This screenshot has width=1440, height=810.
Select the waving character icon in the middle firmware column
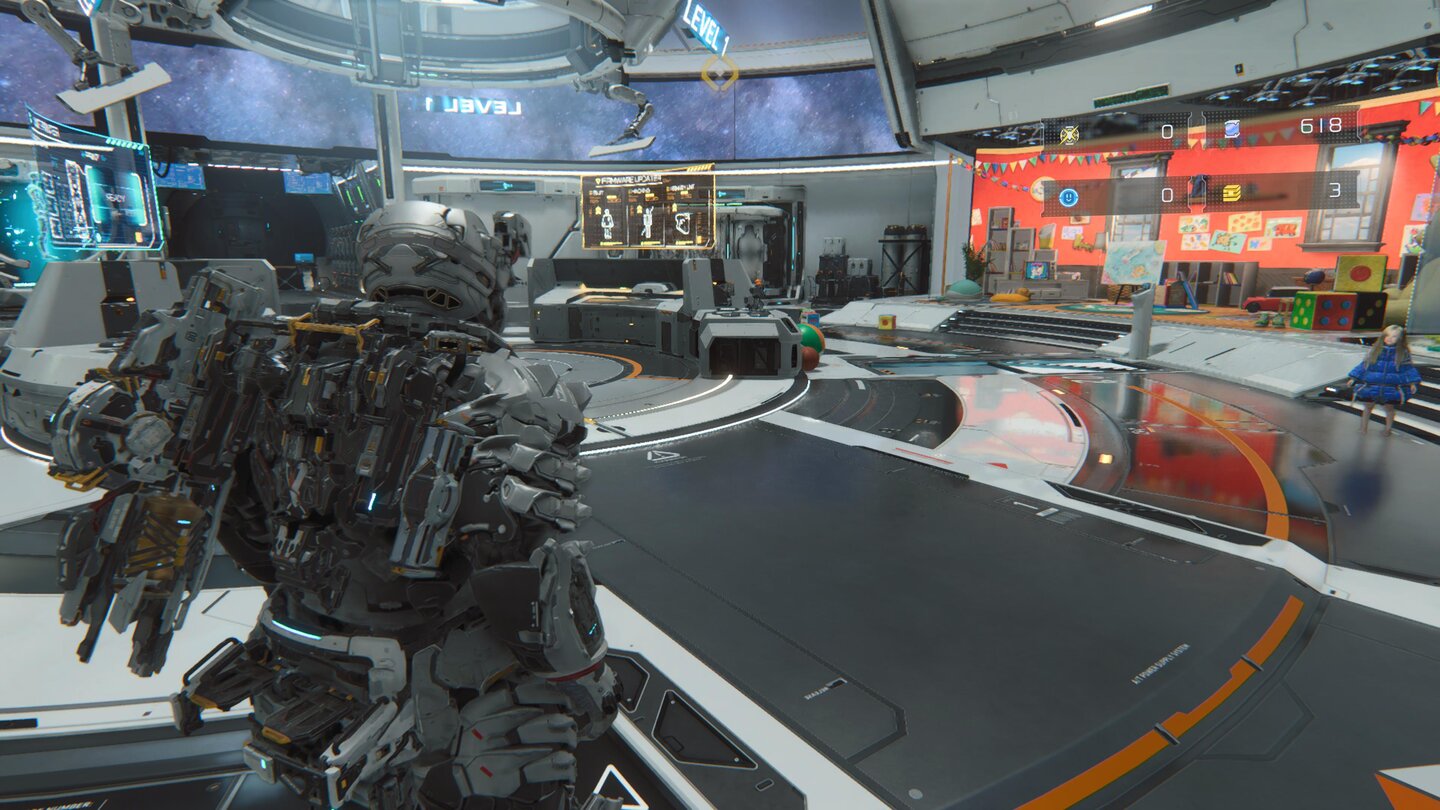[647, 222]
